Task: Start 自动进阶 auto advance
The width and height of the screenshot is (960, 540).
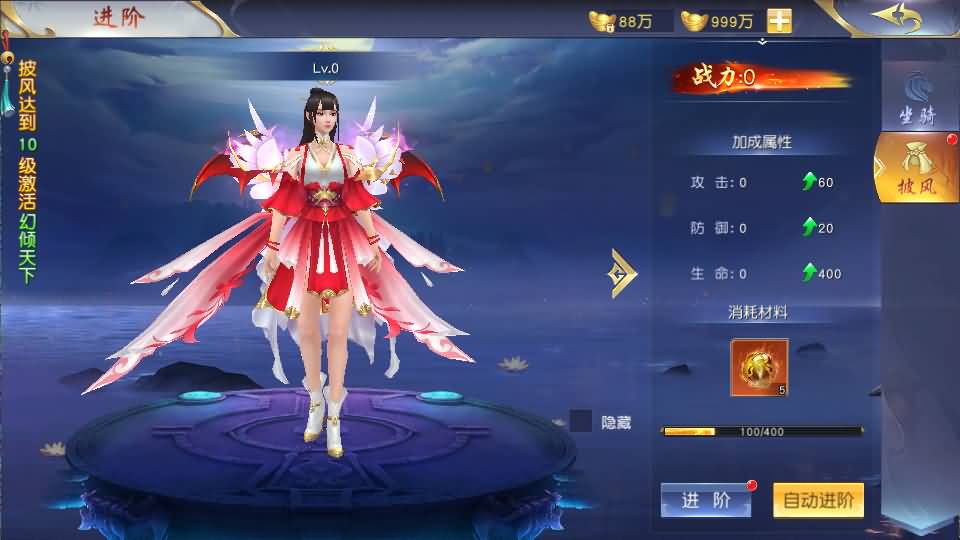Action: 818,501
